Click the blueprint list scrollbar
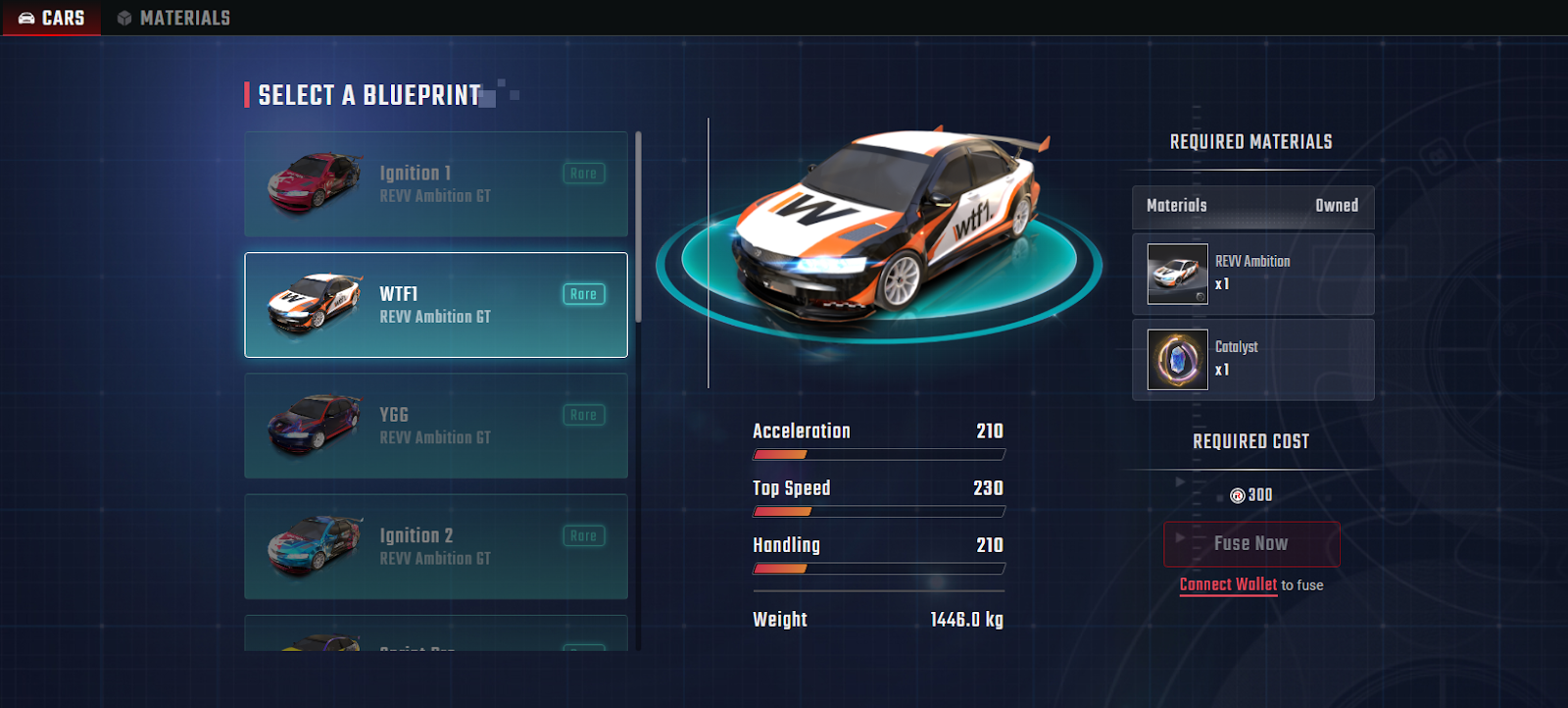The image size is (1568, 708). (x=638, y=228)
